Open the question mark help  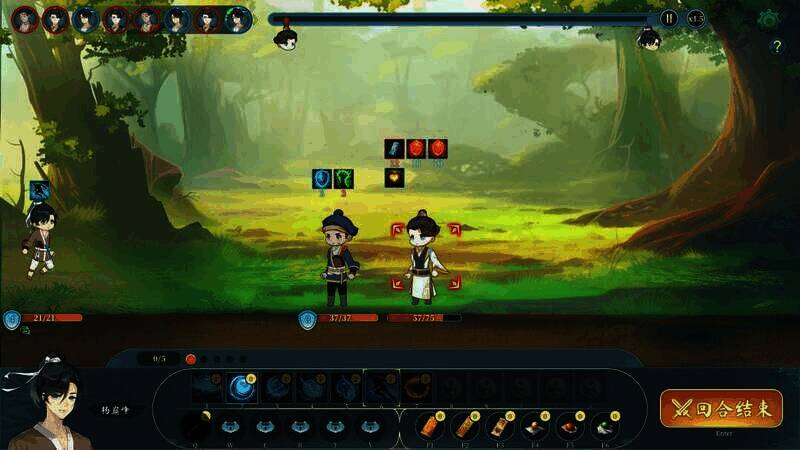tap(777, 46)
